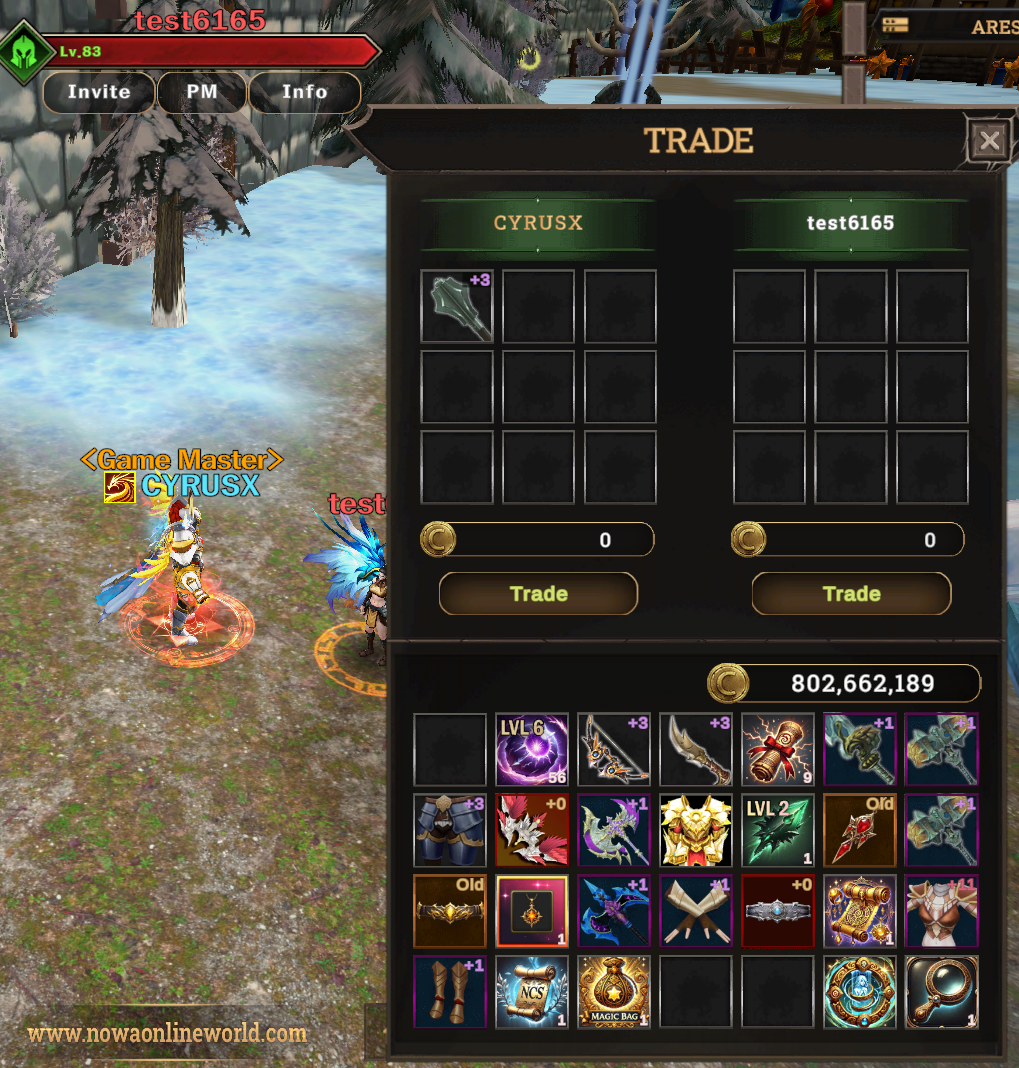Select the LVL 6 purple orb
This screenshot has height=1068, width=1019.
(532, 749)
